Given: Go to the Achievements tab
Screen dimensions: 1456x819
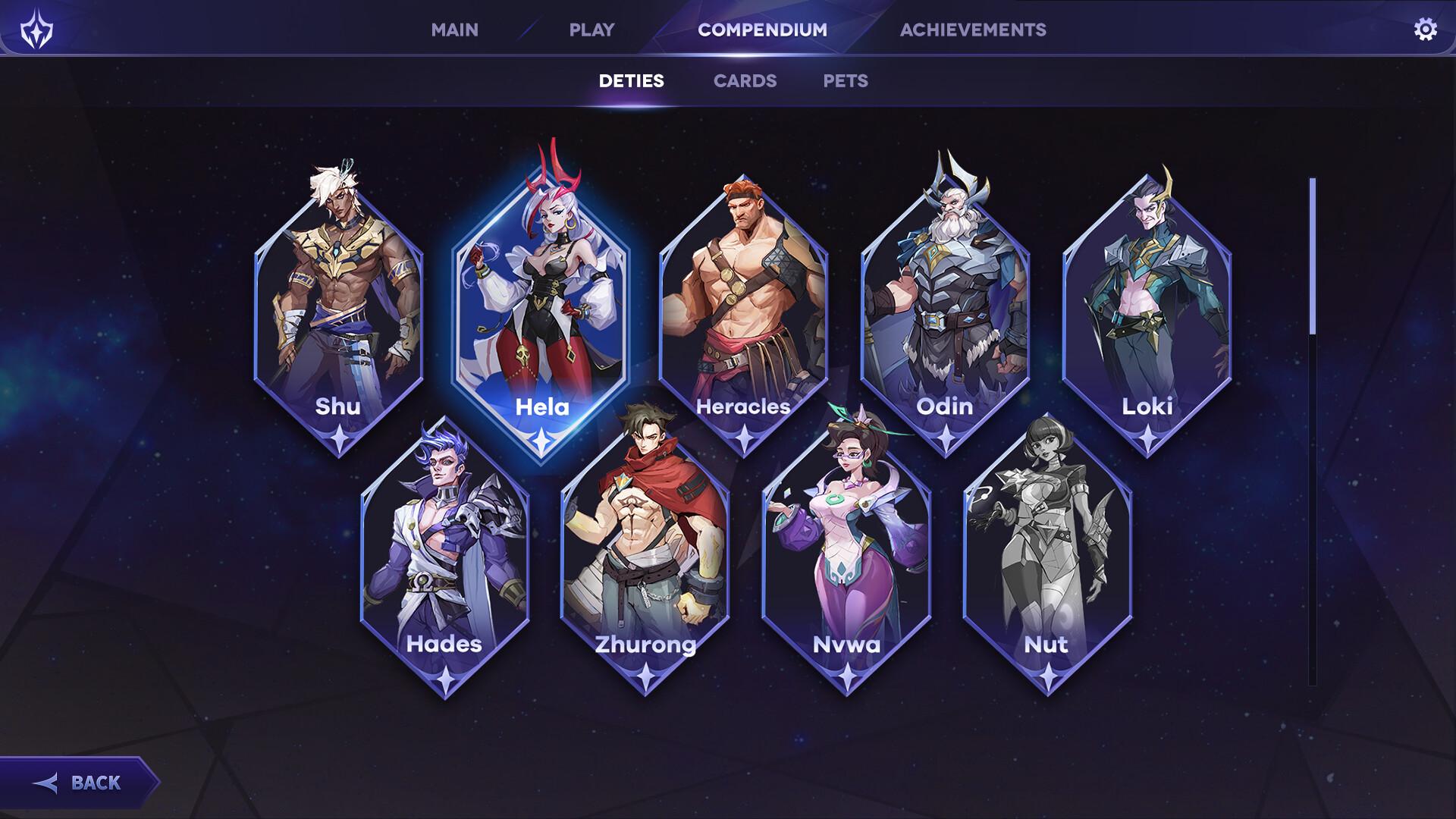Looking at the screenshot, I should tap(973, 30).
